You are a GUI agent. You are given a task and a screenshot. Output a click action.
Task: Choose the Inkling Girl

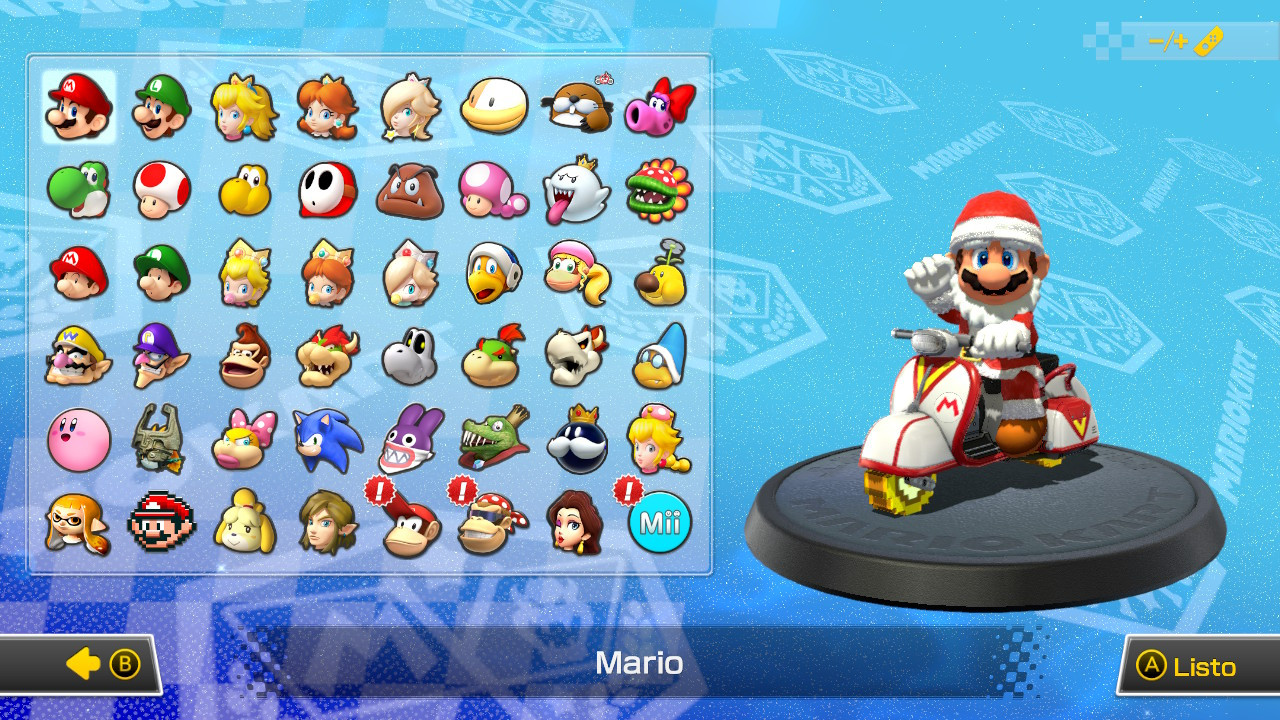coord(79,522)
